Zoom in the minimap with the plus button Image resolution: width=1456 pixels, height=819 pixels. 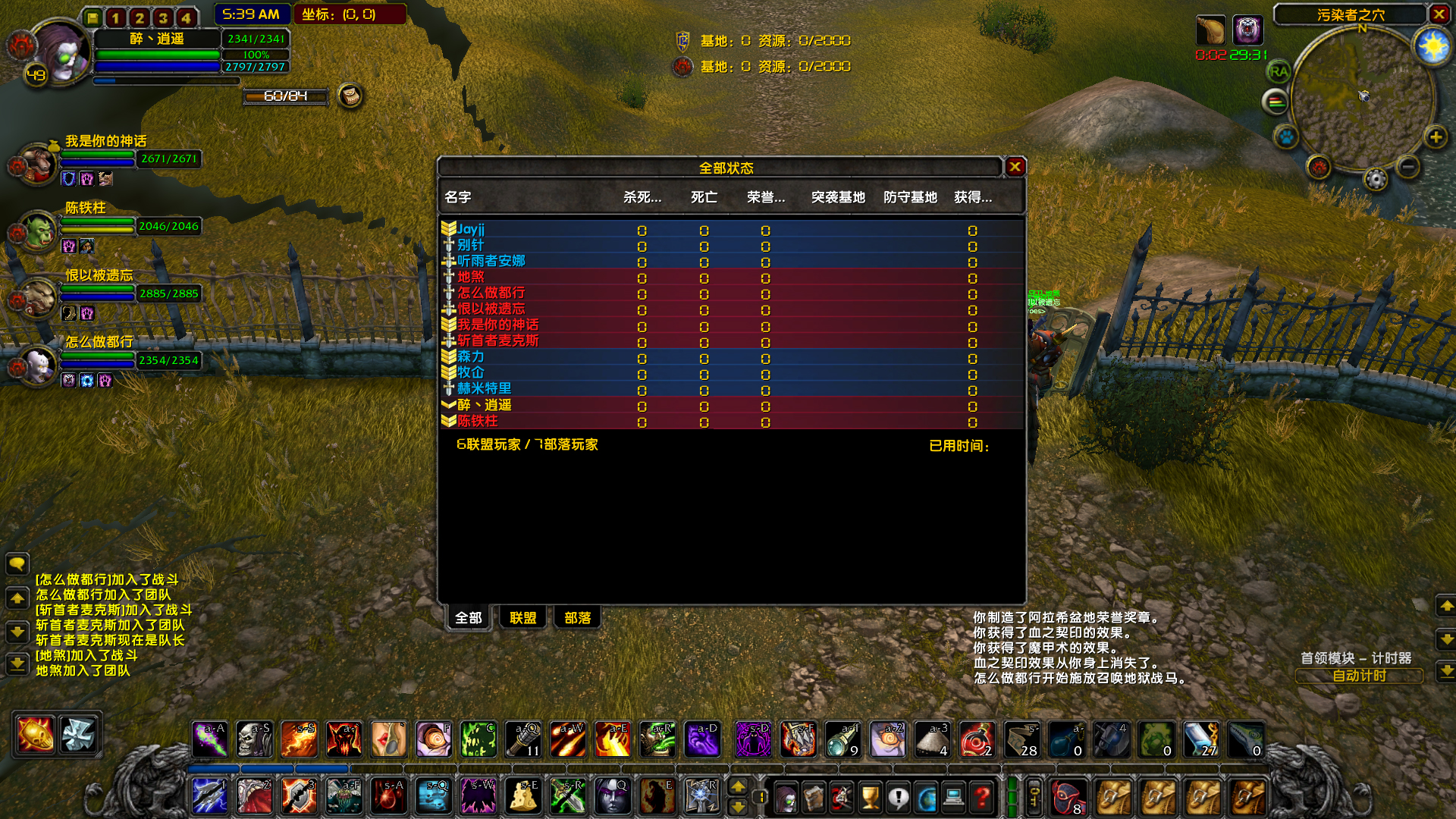point(1436,138)
